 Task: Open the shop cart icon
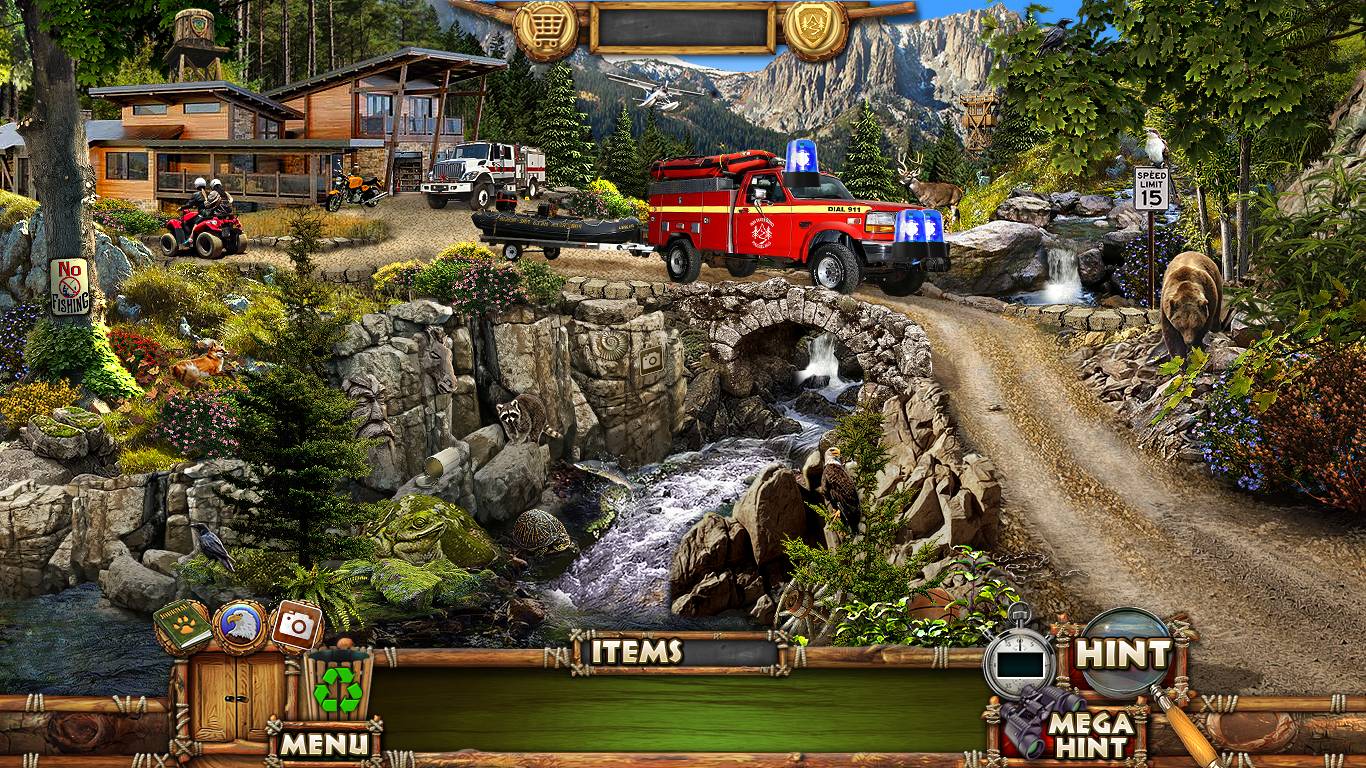(546, 29)
